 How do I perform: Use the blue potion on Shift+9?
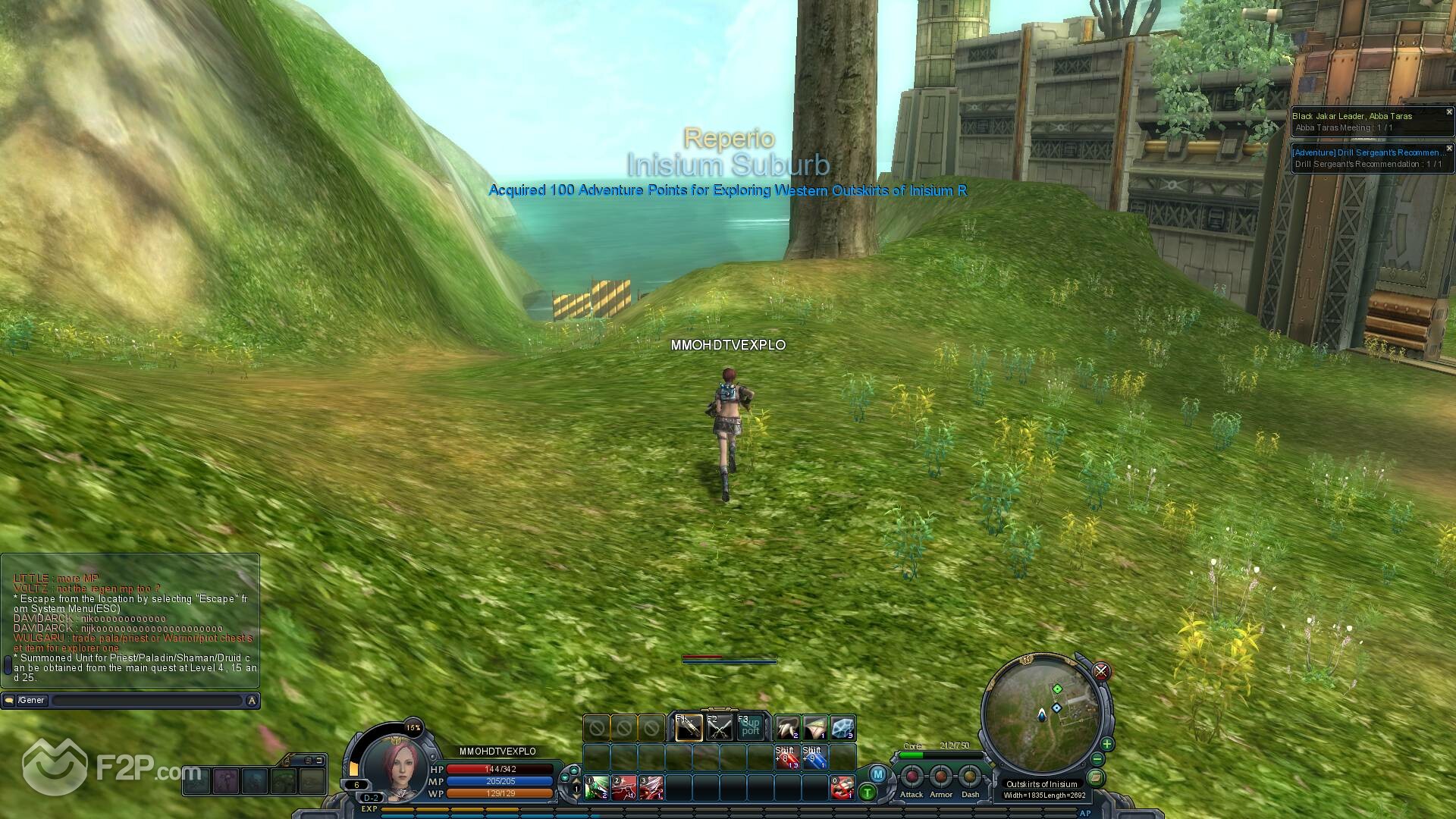click(x=814, y=758)
